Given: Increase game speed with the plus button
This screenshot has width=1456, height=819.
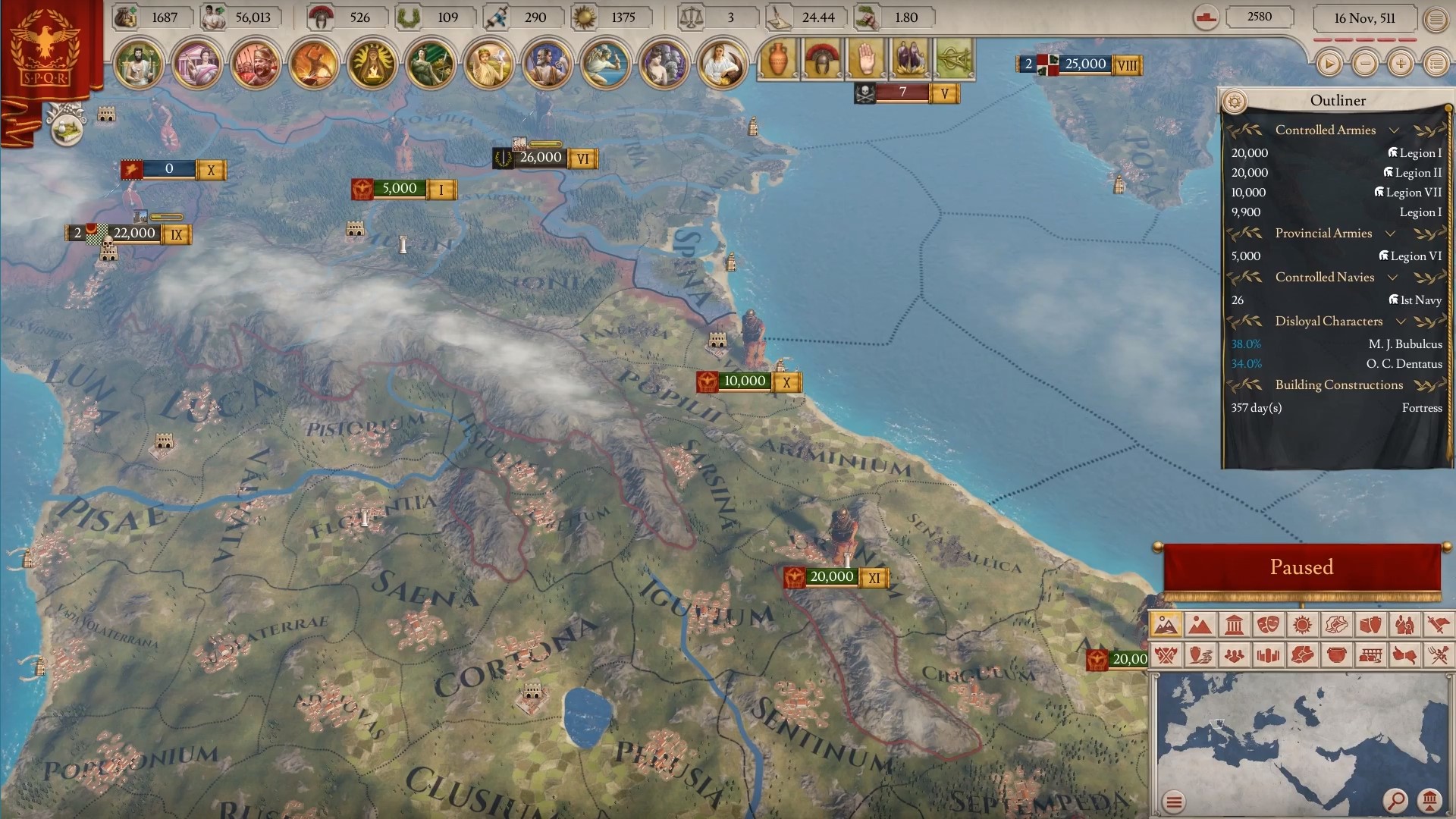Looking at the screenshot, I should [1401, 64].
